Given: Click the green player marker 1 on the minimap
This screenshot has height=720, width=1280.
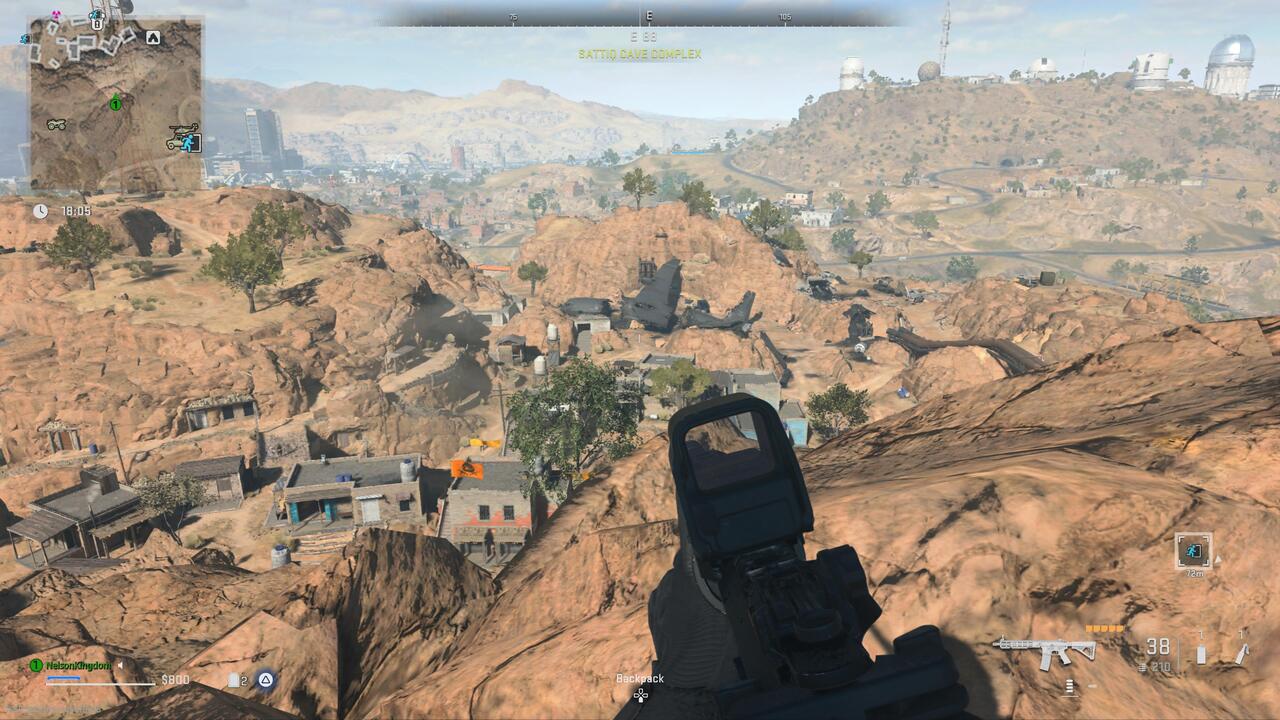Looking at the screenshot, I should [115, 105].
